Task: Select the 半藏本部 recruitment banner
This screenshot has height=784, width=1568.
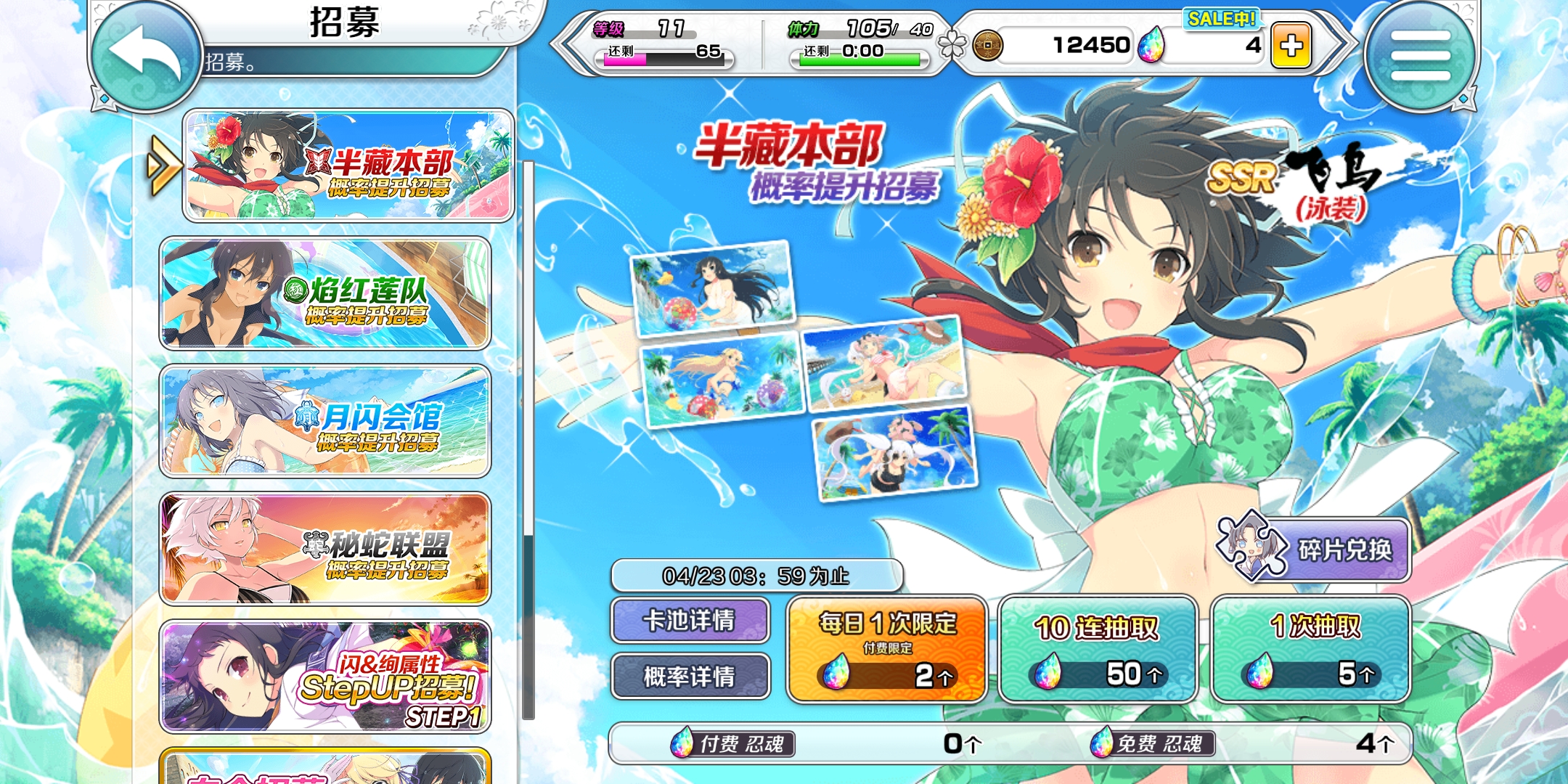Action: (x=348, y=166)
